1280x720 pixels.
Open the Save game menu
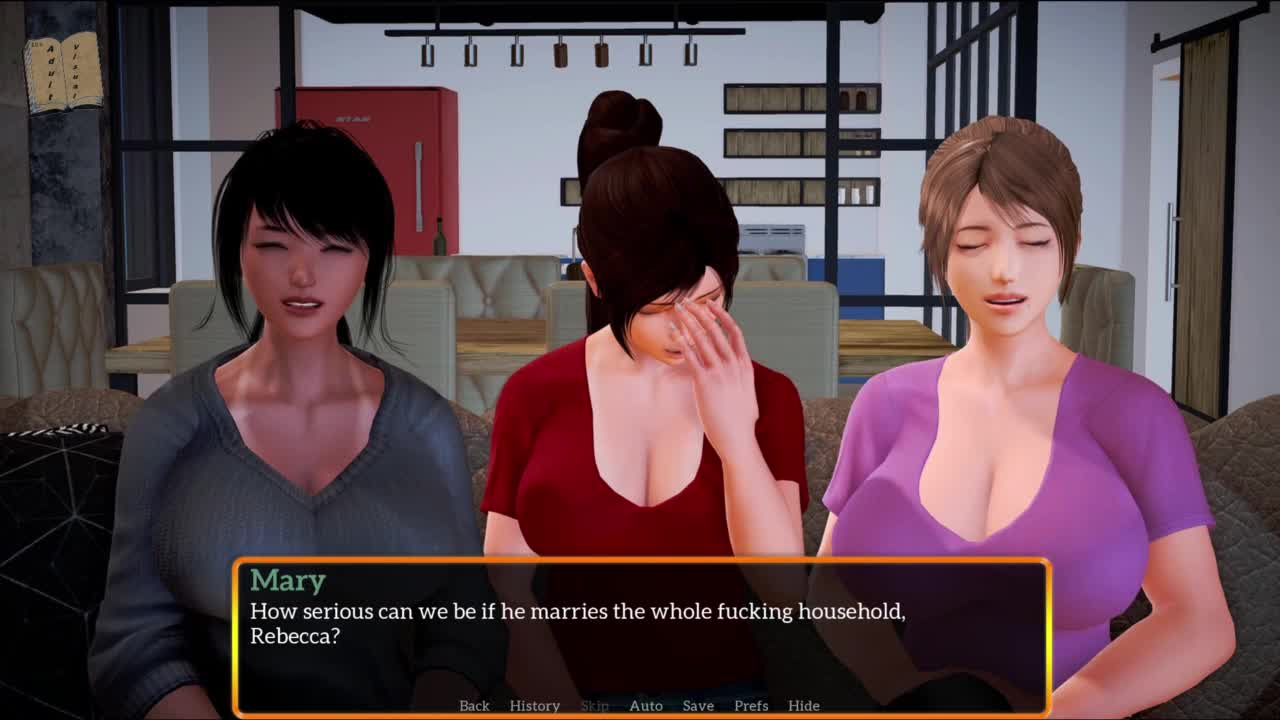point(698,705)
